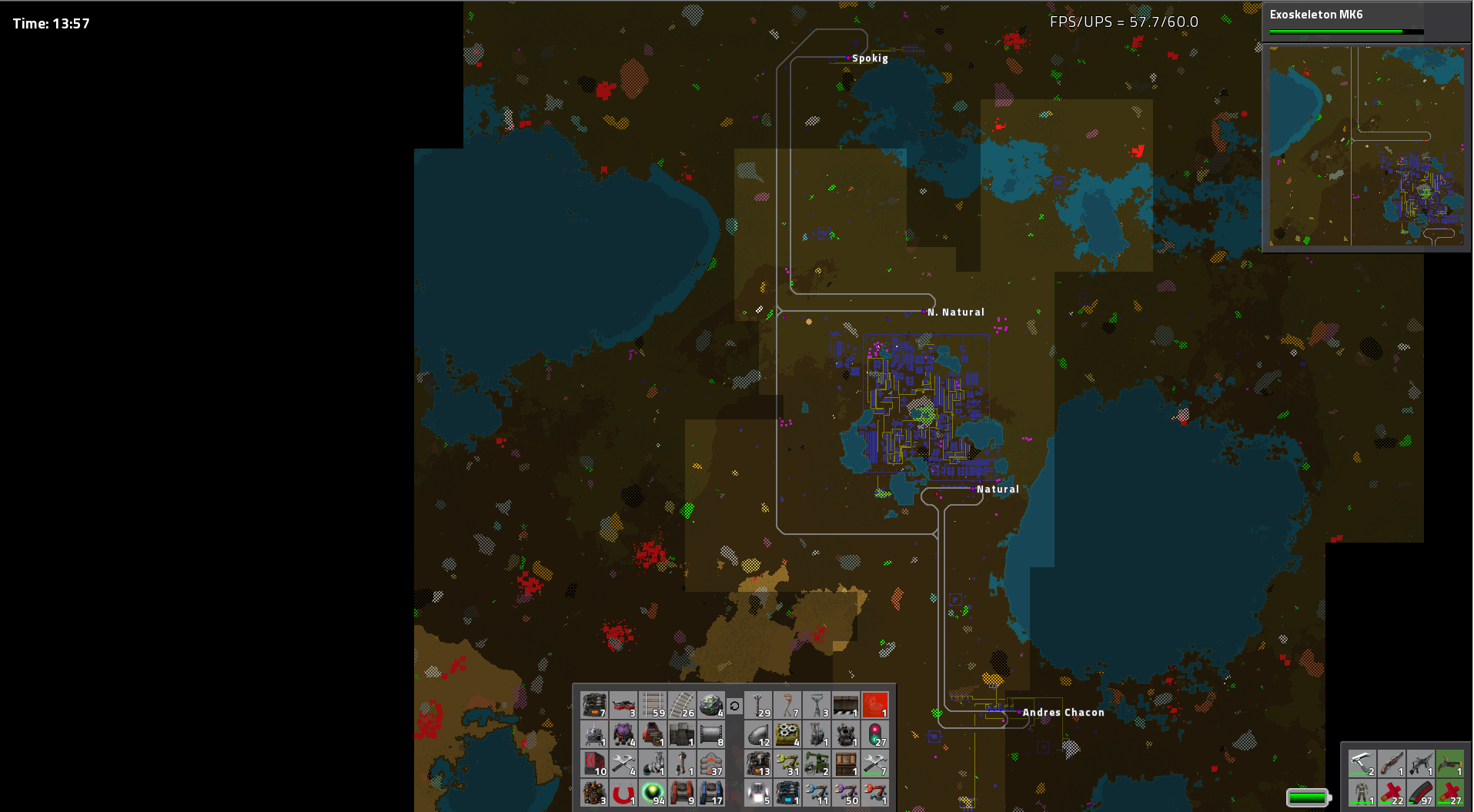Choose the small wooden pole stack of 29
This screenshot has height=812, width=1474.
coord(758,705)
